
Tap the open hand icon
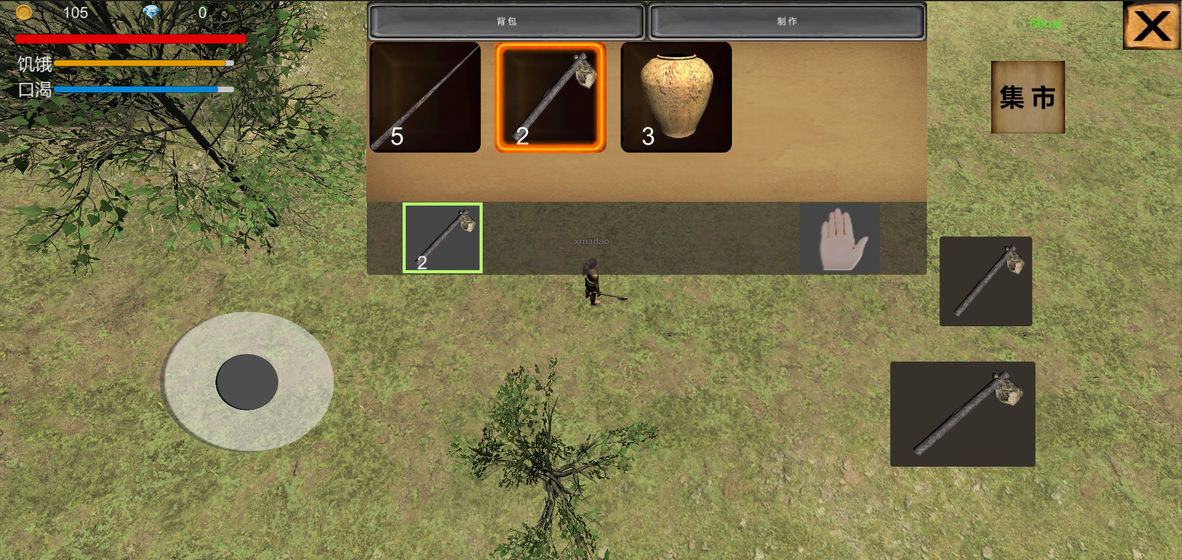click(839, 238)
